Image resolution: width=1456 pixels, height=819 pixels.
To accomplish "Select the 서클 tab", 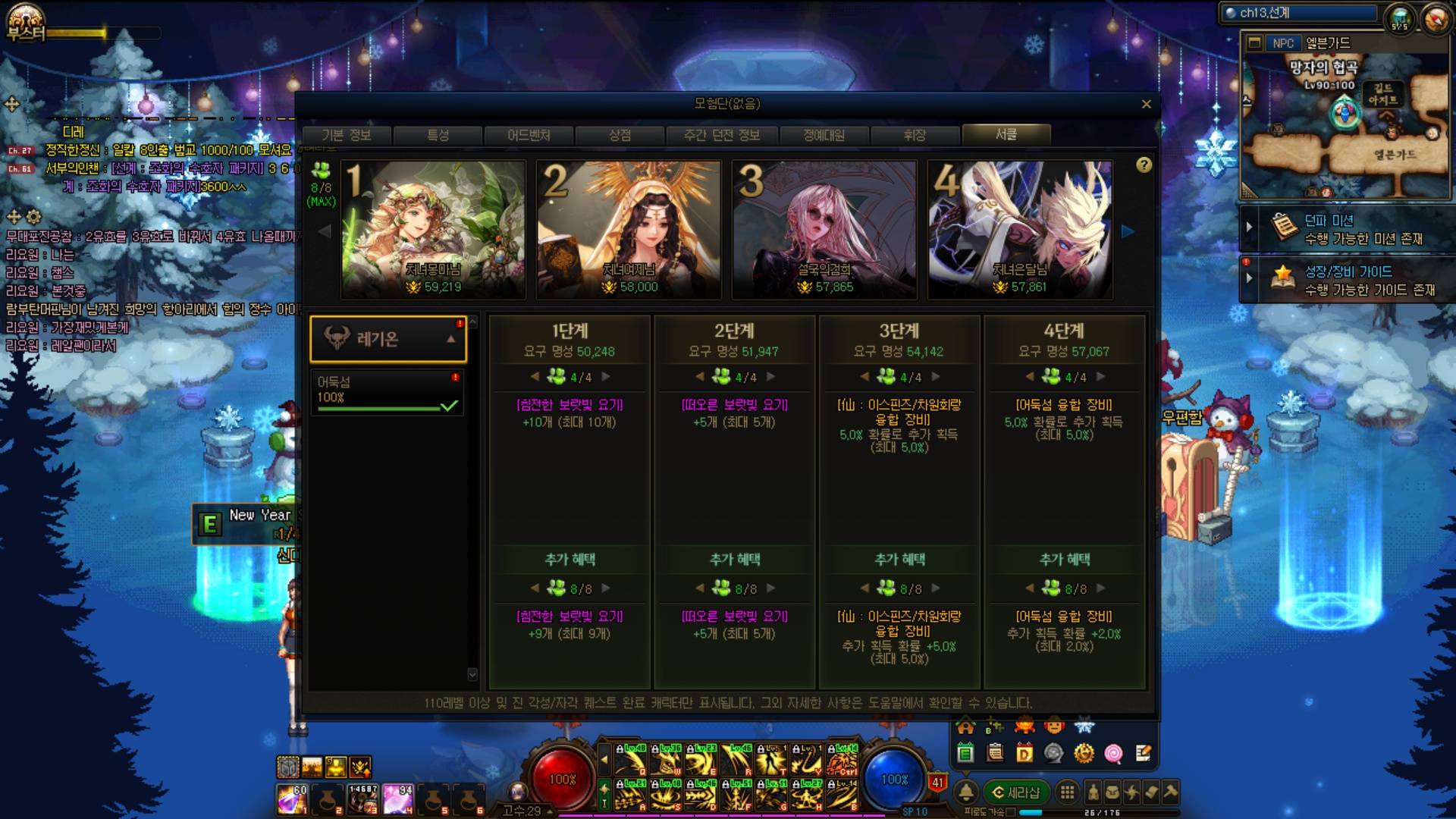I will [1006, 134].
